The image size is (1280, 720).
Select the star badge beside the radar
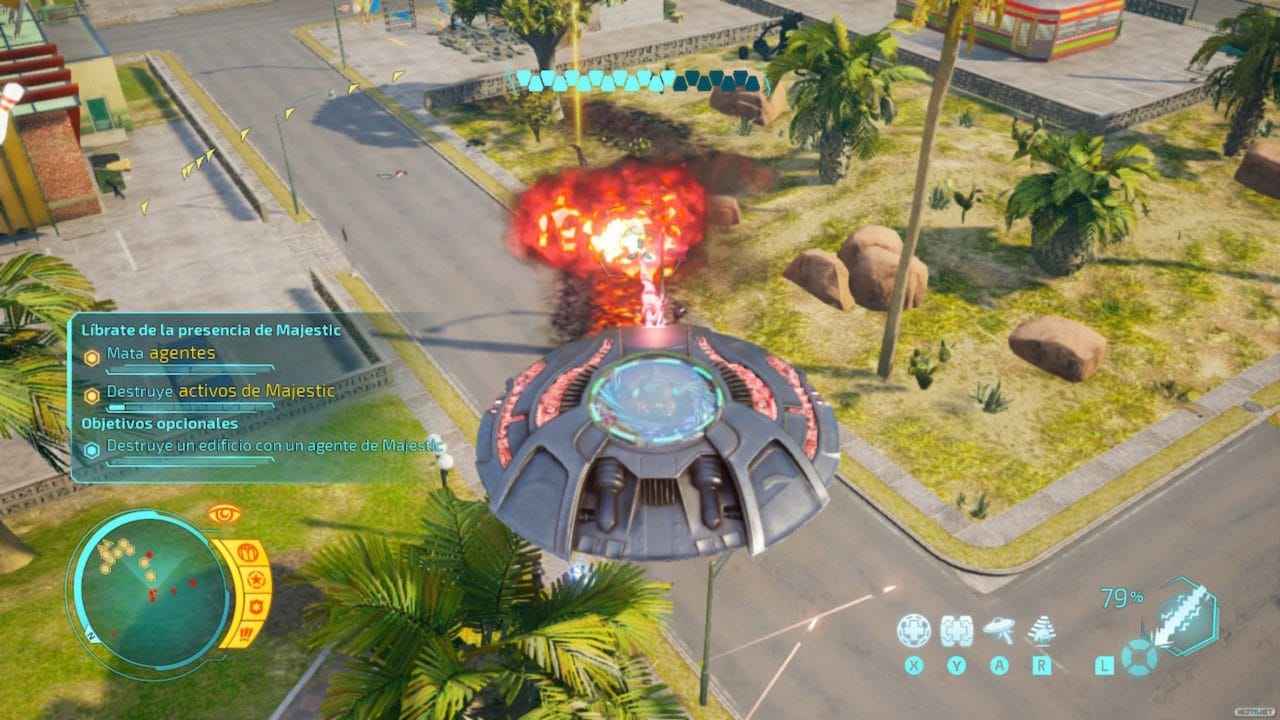(x=258, y=580)
